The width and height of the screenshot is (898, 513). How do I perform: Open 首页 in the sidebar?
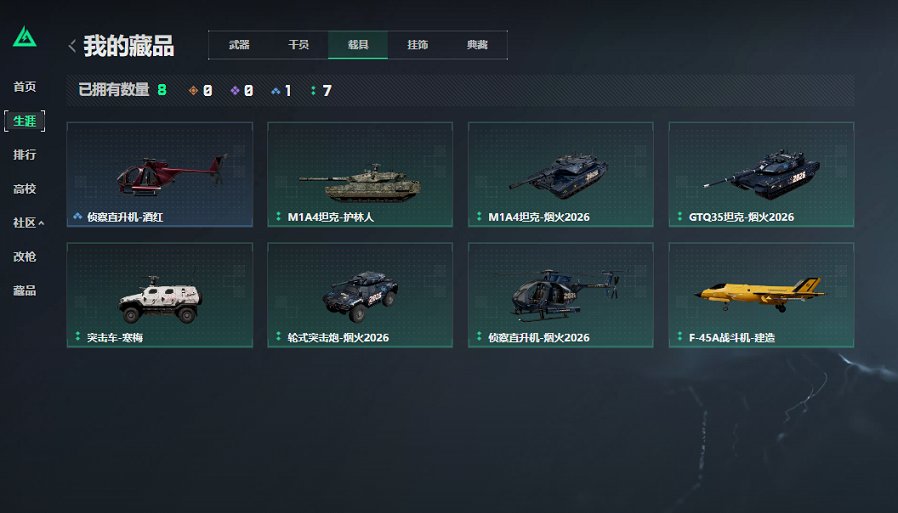coord(25,87)
